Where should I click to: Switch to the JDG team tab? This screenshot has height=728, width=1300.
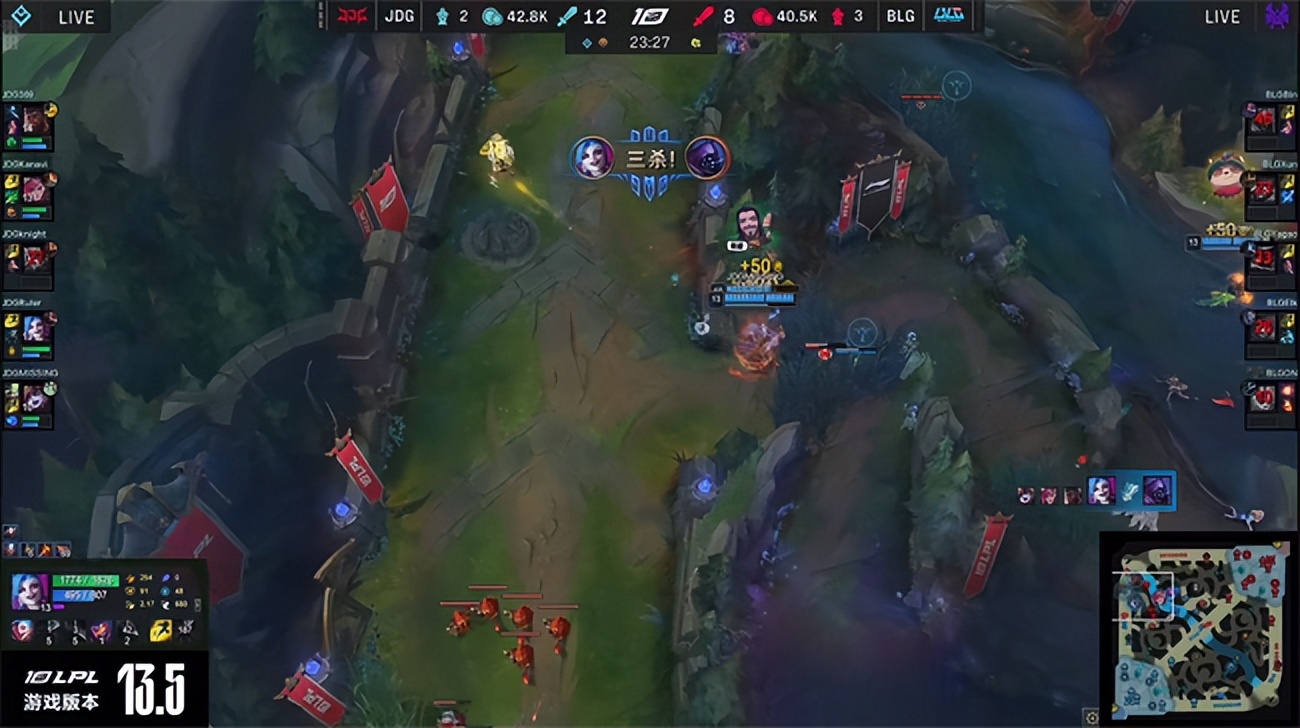[399, 16]
